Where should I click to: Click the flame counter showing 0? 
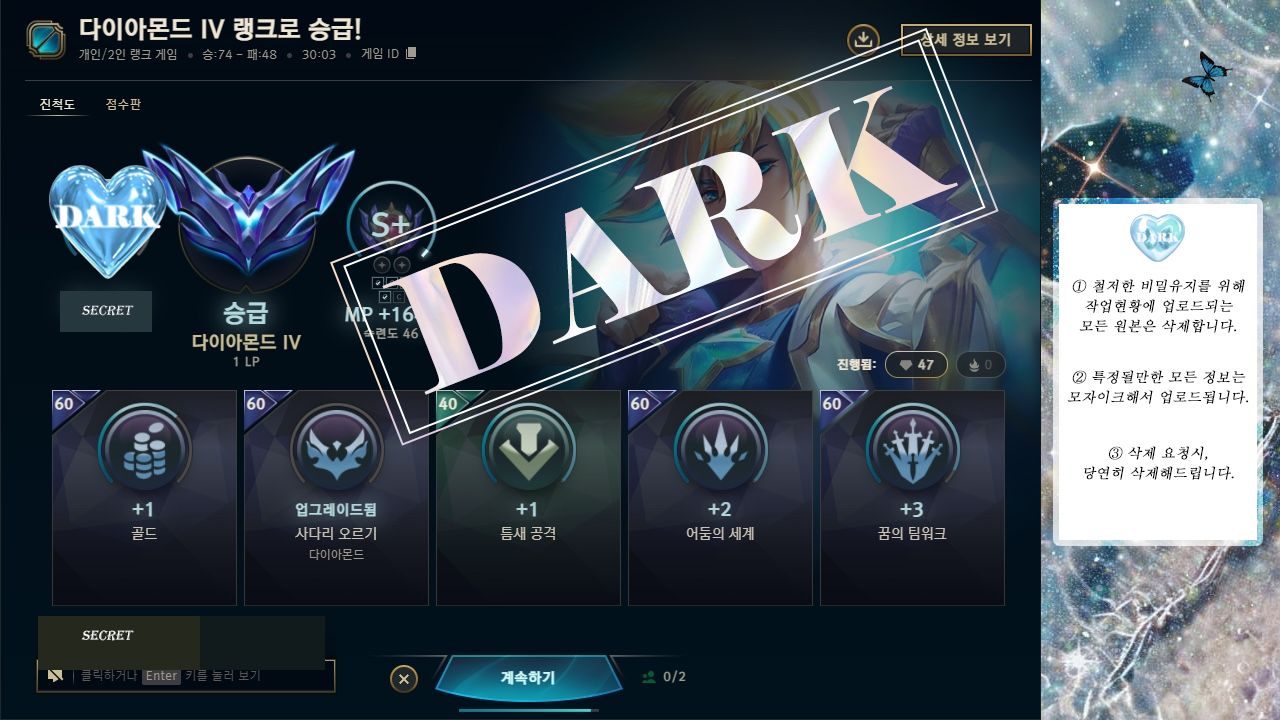980,365
